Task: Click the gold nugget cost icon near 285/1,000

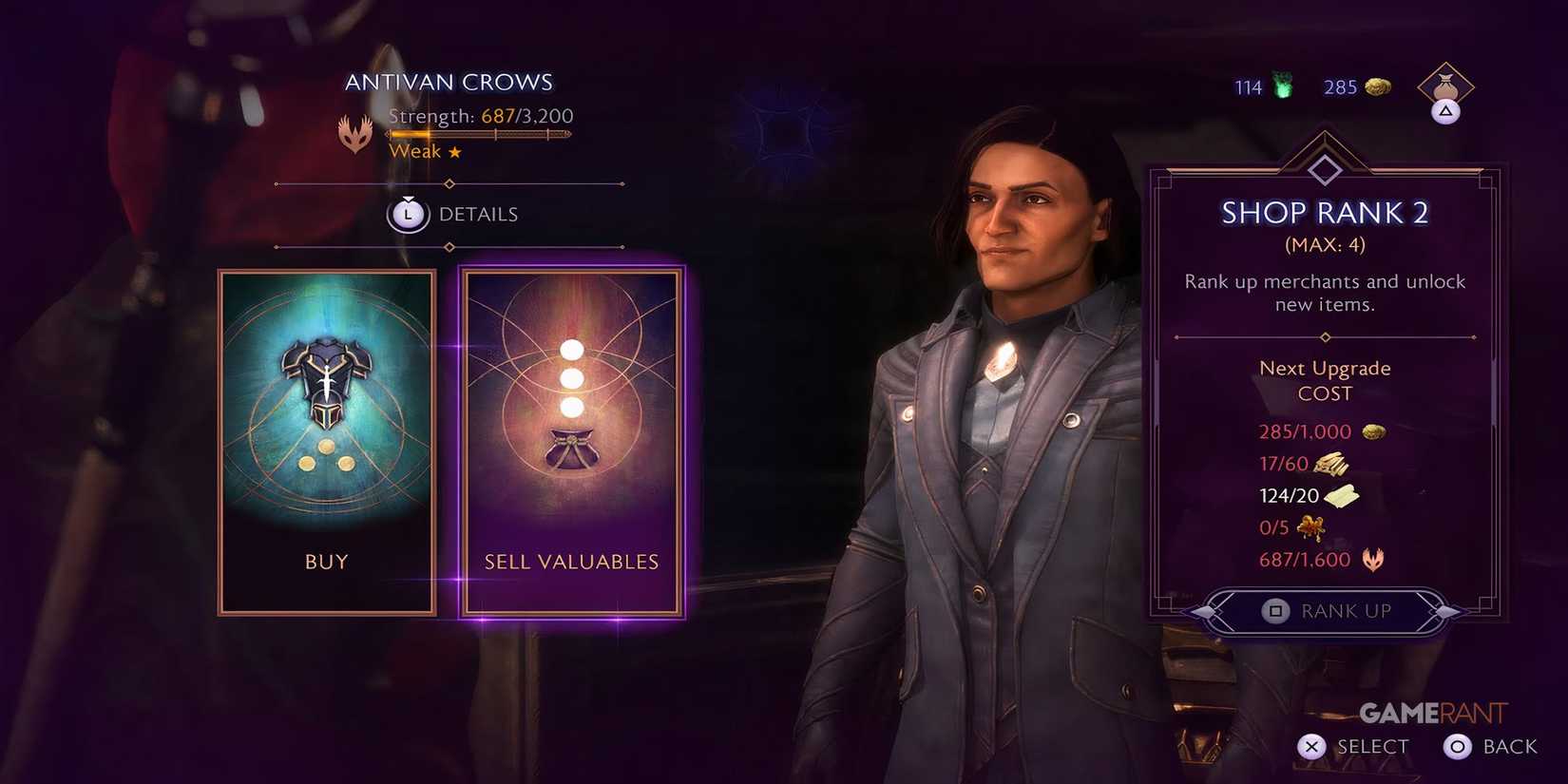Action: 1375,431
